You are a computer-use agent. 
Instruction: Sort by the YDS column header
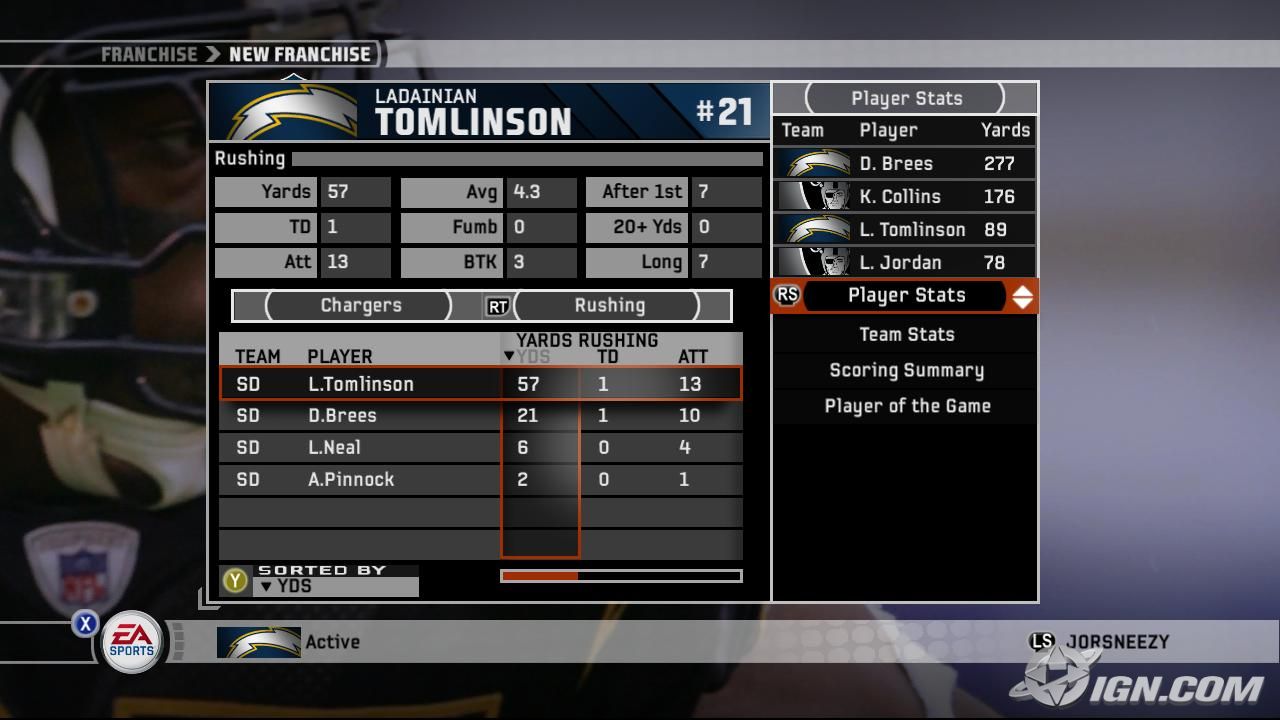coord(534,357)
